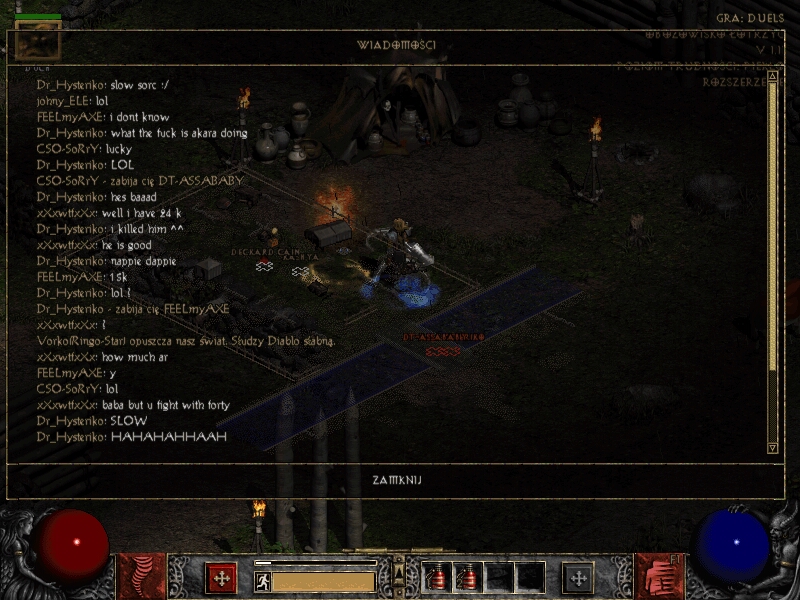Click the message log scroll-down arrow

(772, 447)
